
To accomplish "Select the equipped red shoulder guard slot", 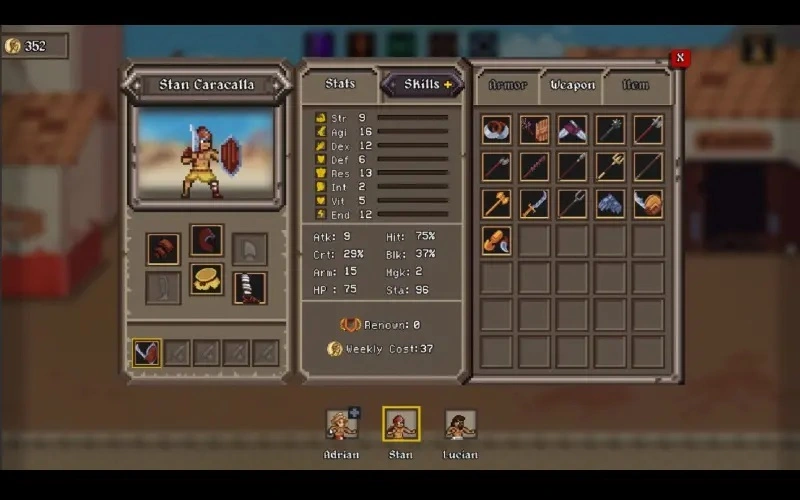I will point(163,248).
